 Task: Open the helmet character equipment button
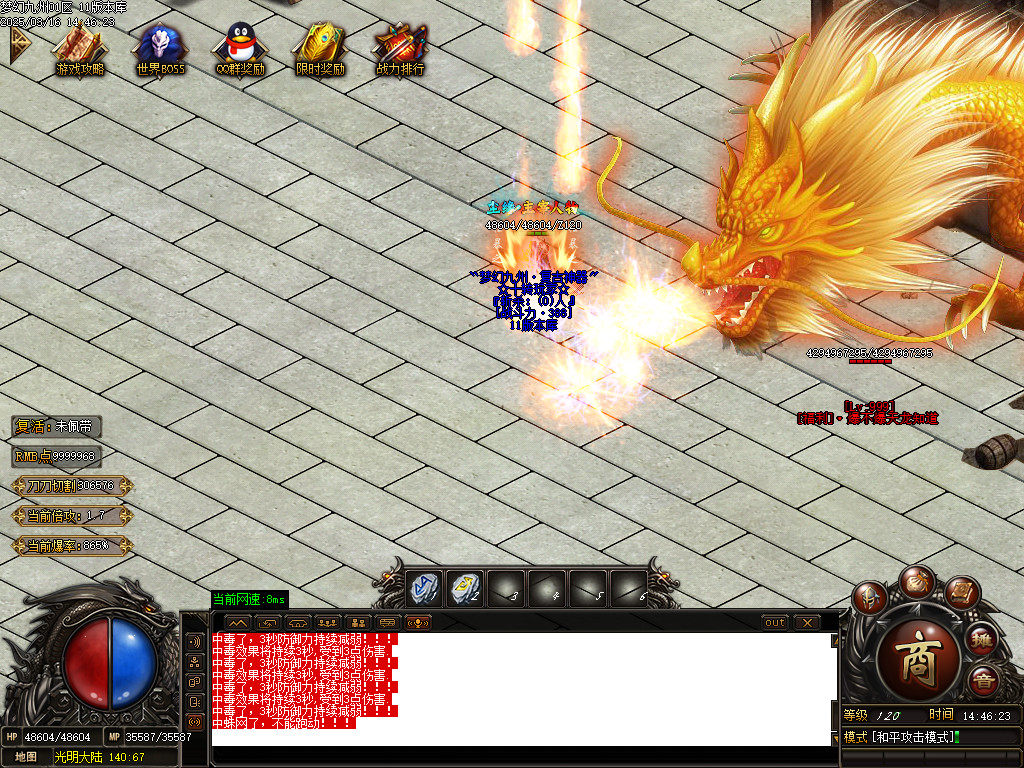click(x=871, y=598)
